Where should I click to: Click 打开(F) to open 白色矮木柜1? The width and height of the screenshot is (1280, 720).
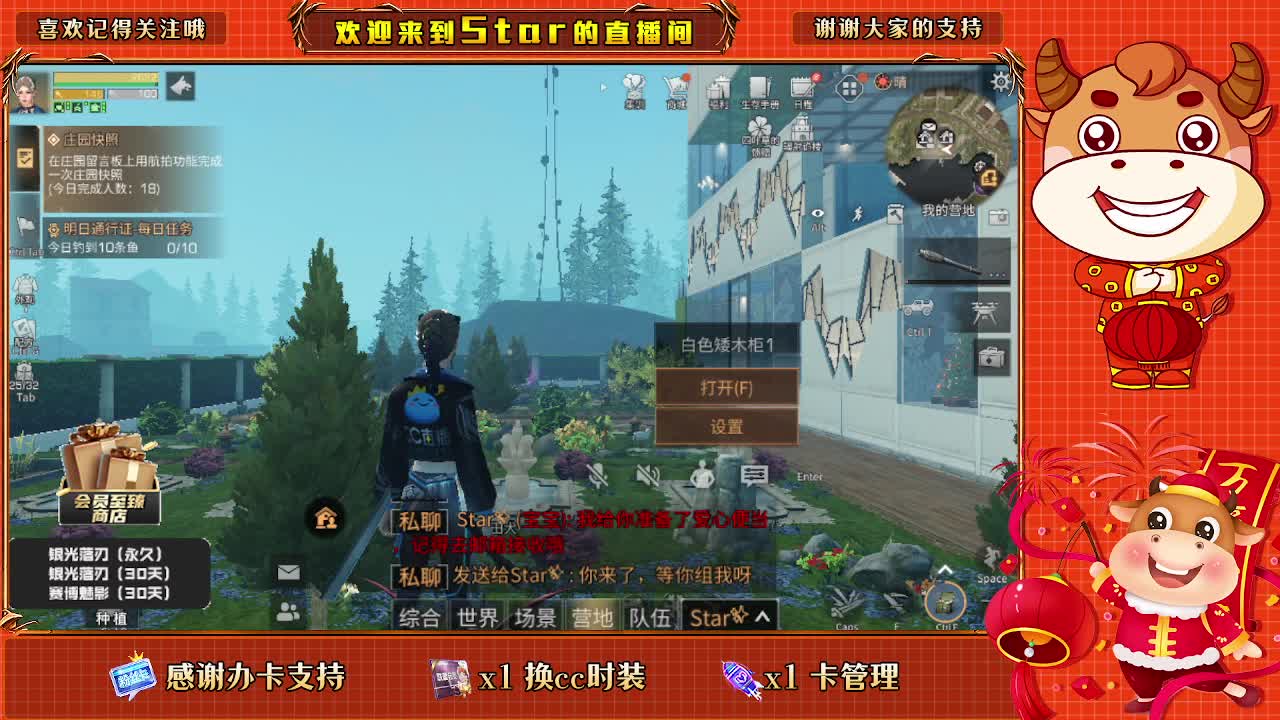pos(726,384)
